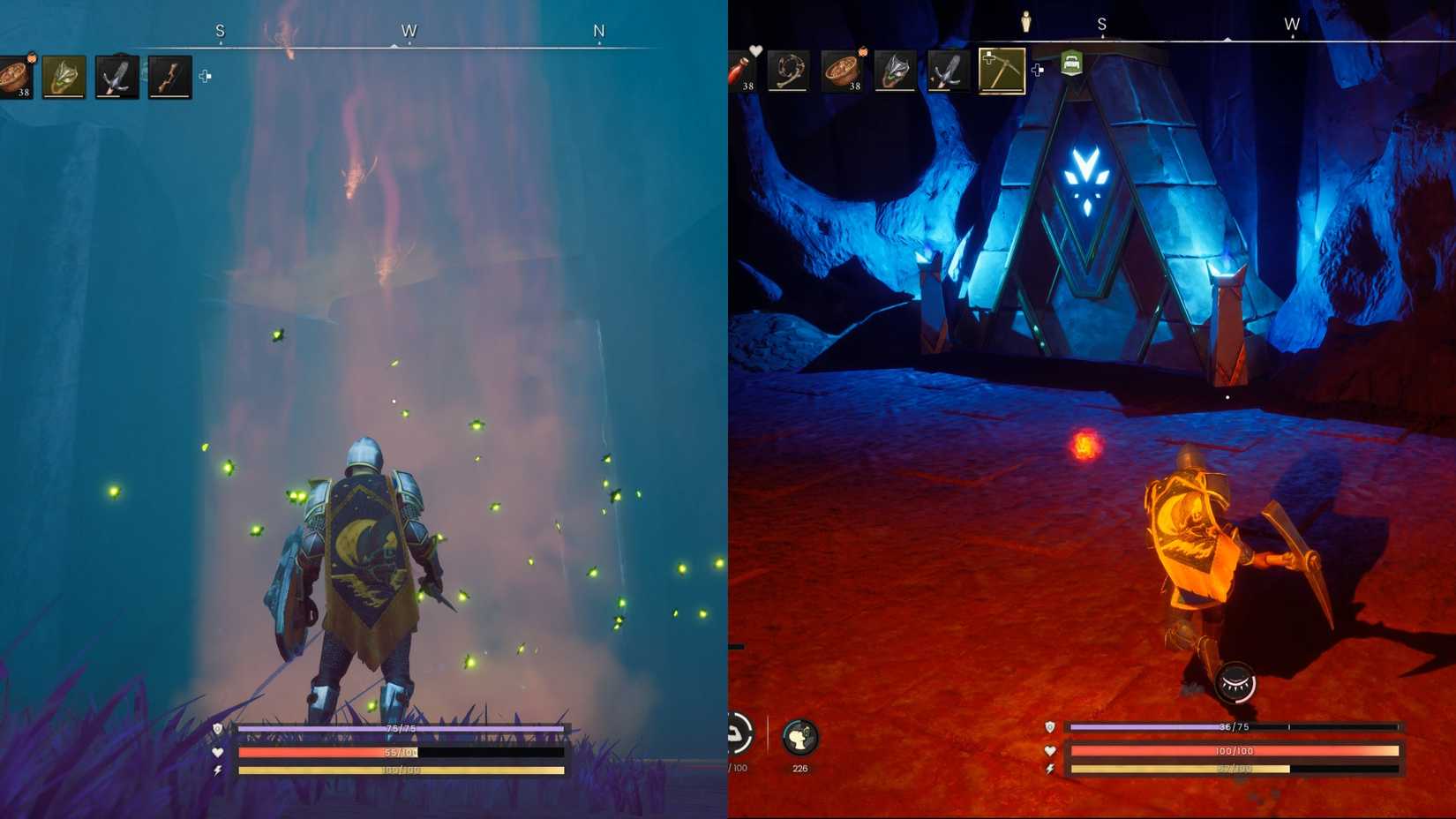This screenshot has height=819, width=1456.
Task: Select the S marker on the right compass
Action: coord(1101,25)
